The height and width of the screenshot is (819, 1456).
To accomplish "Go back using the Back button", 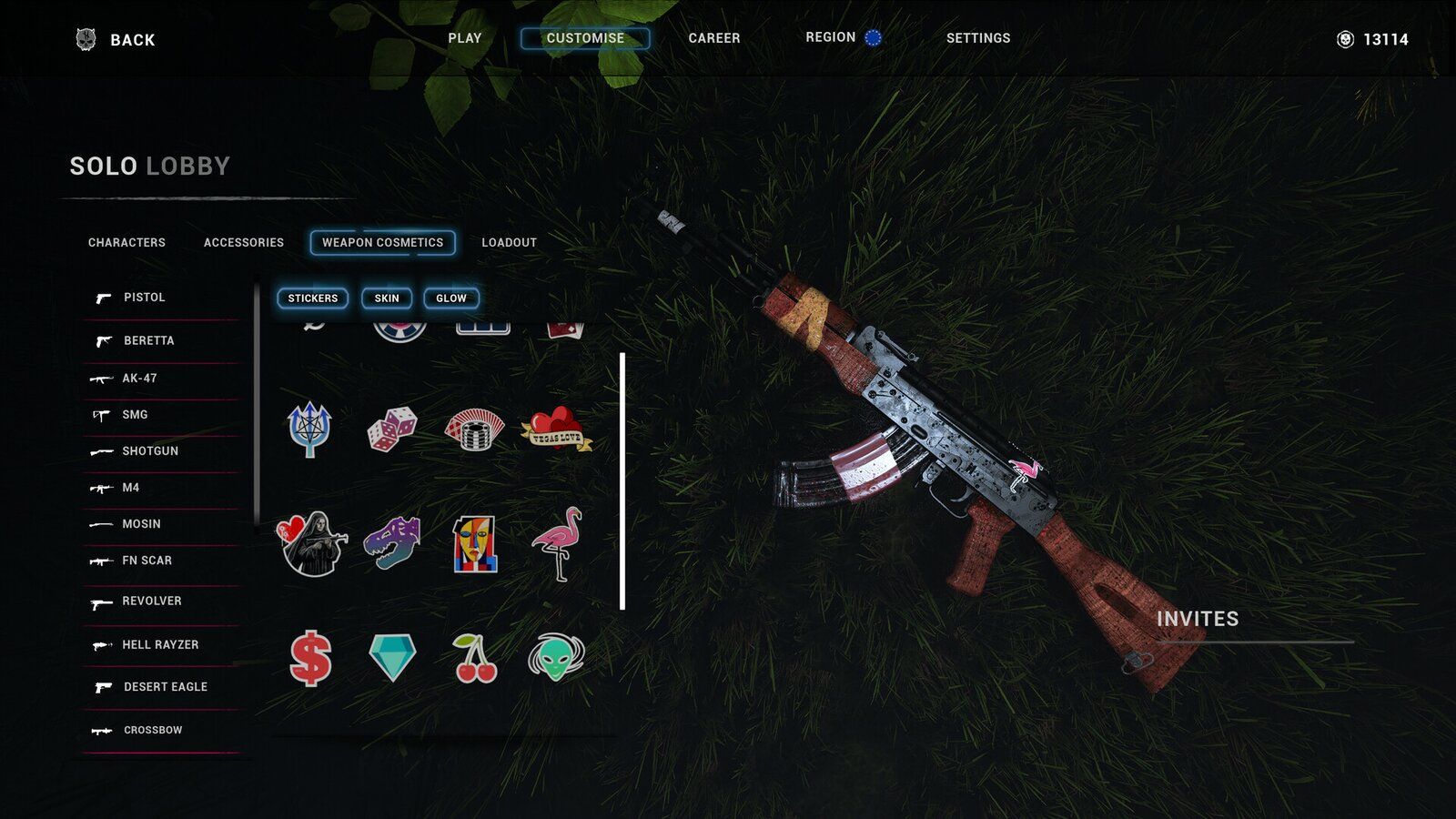I will point(116,40).
